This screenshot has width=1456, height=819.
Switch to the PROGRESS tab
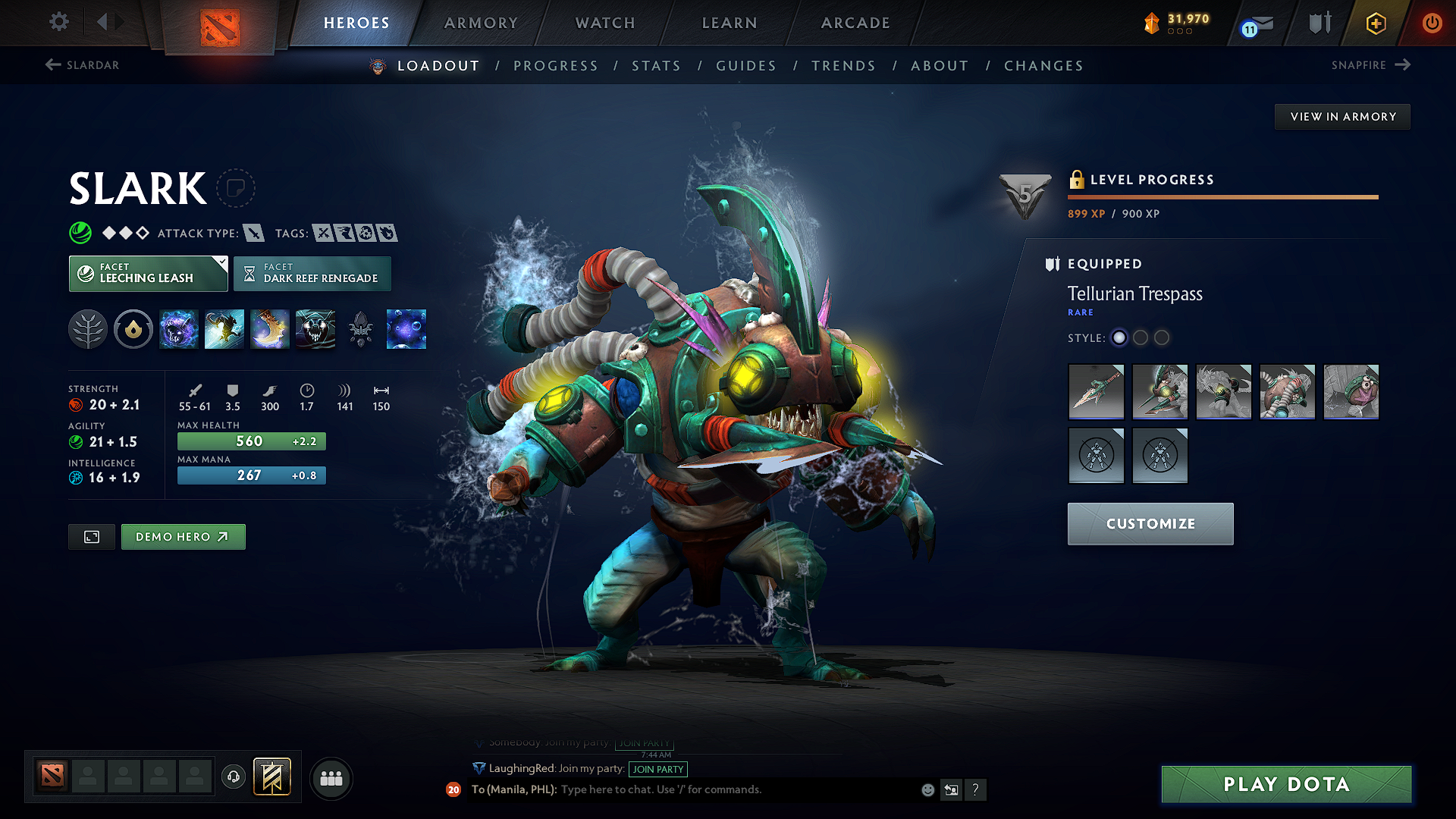point(556,66)
